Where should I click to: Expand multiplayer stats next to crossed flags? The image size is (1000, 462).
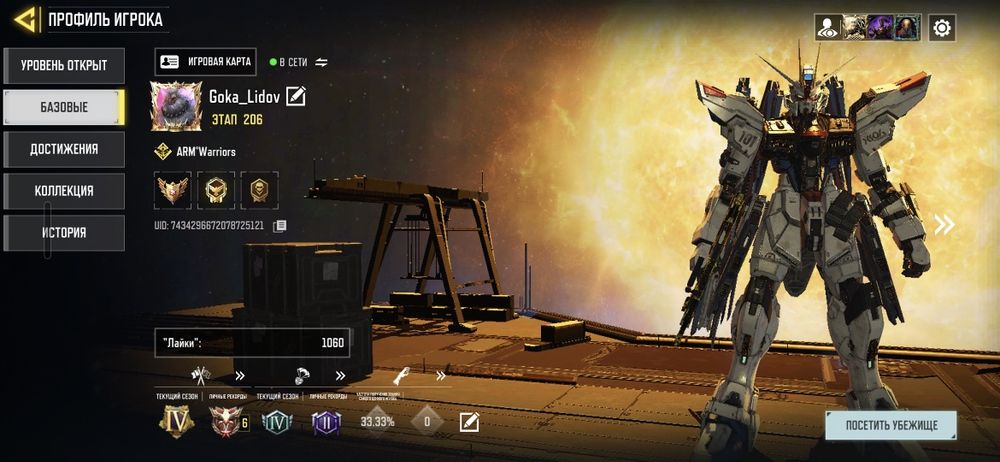coord(240,376)
